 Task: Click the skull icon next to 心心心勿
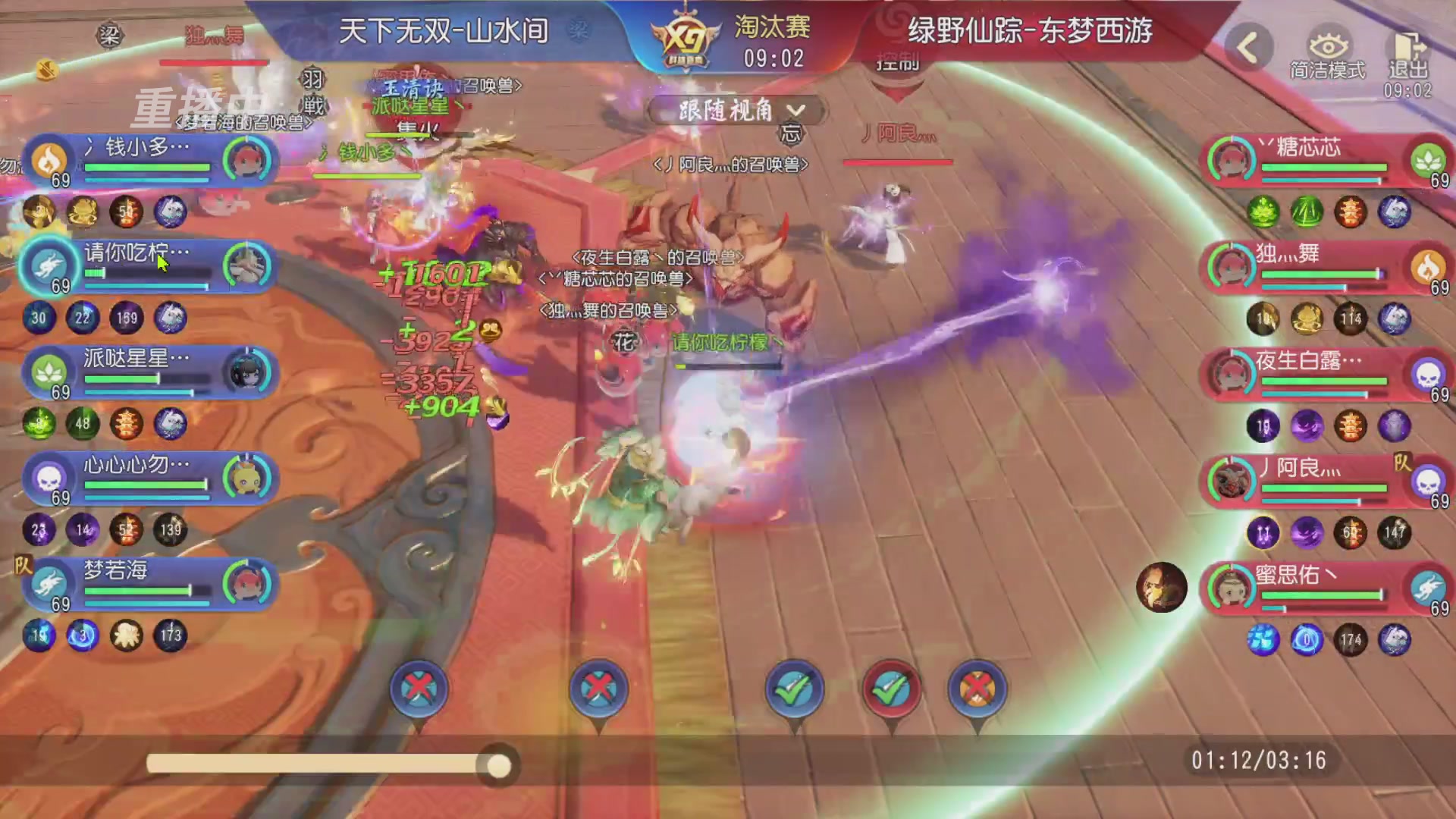tap(50, 478)
